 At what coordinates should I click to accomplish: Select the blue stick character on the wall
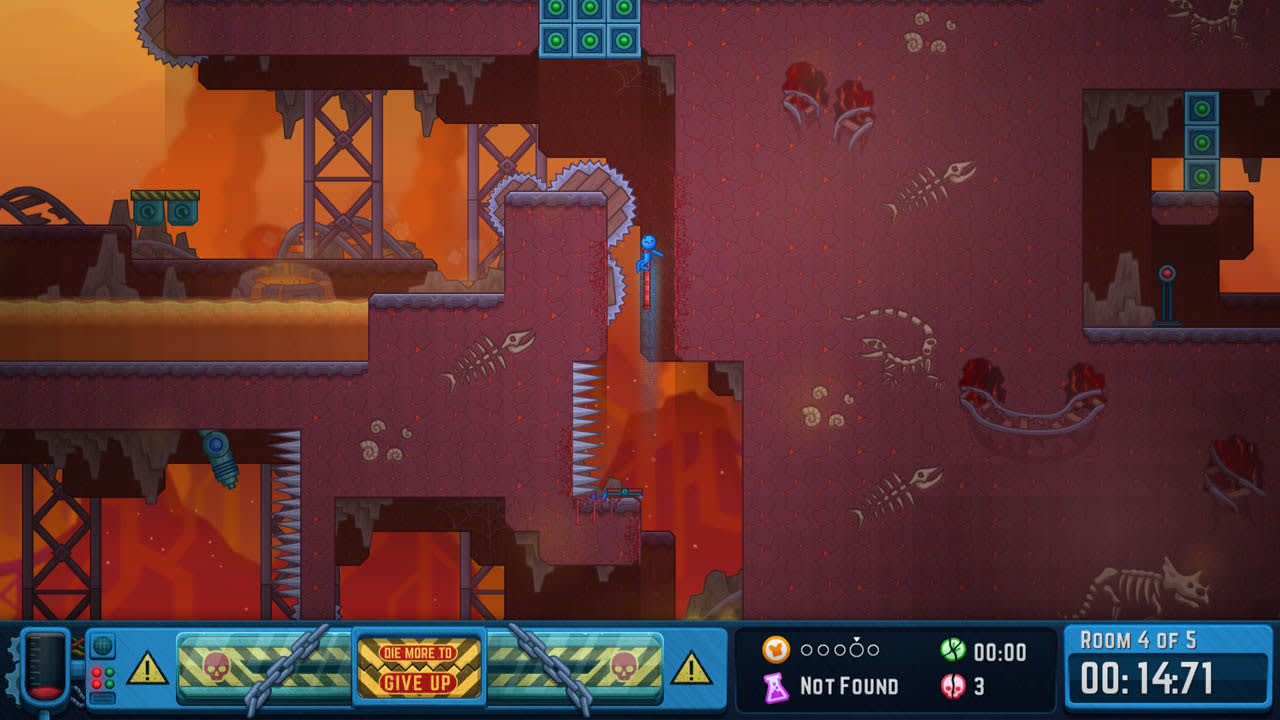pyautogui.click(x=650, y=255)
